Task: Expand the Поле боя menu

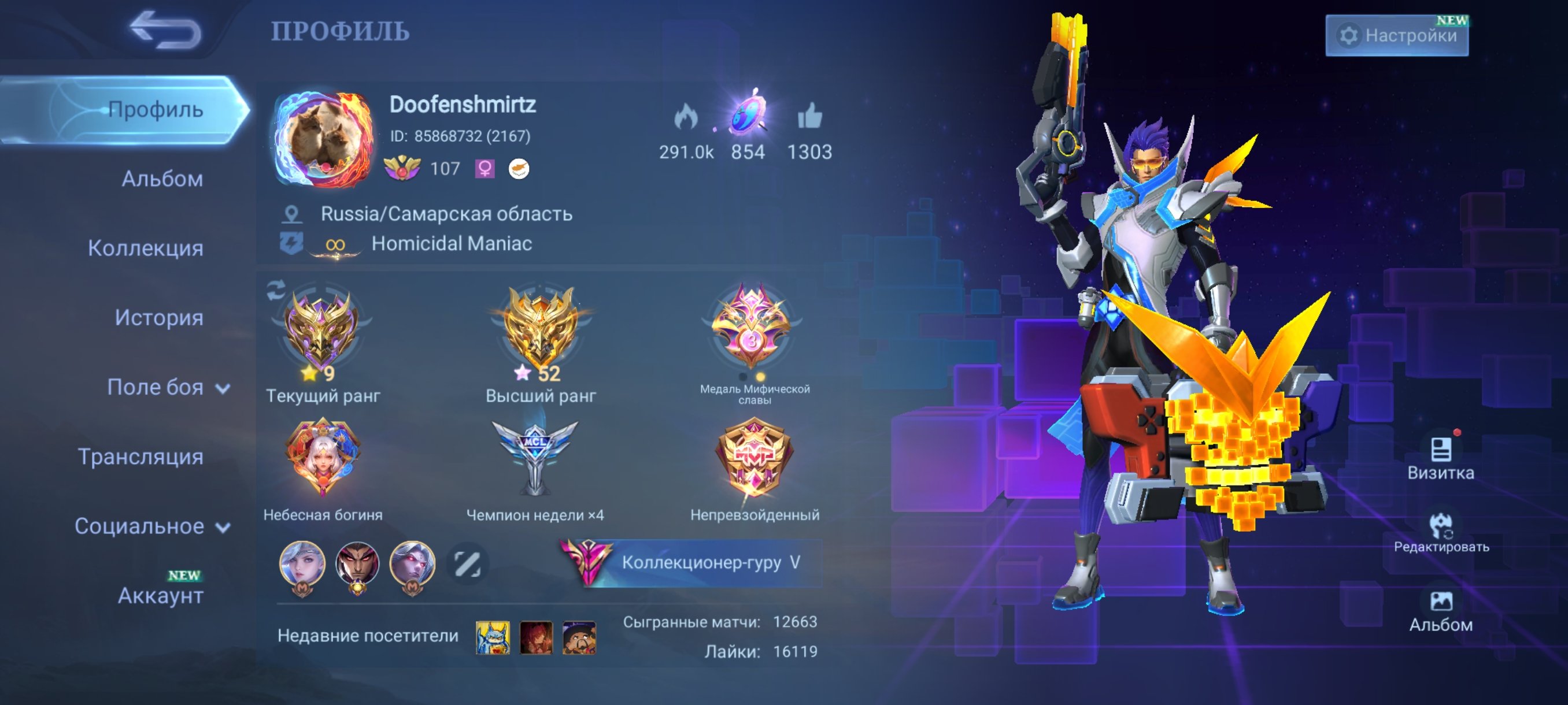Action: pos(168,387)
